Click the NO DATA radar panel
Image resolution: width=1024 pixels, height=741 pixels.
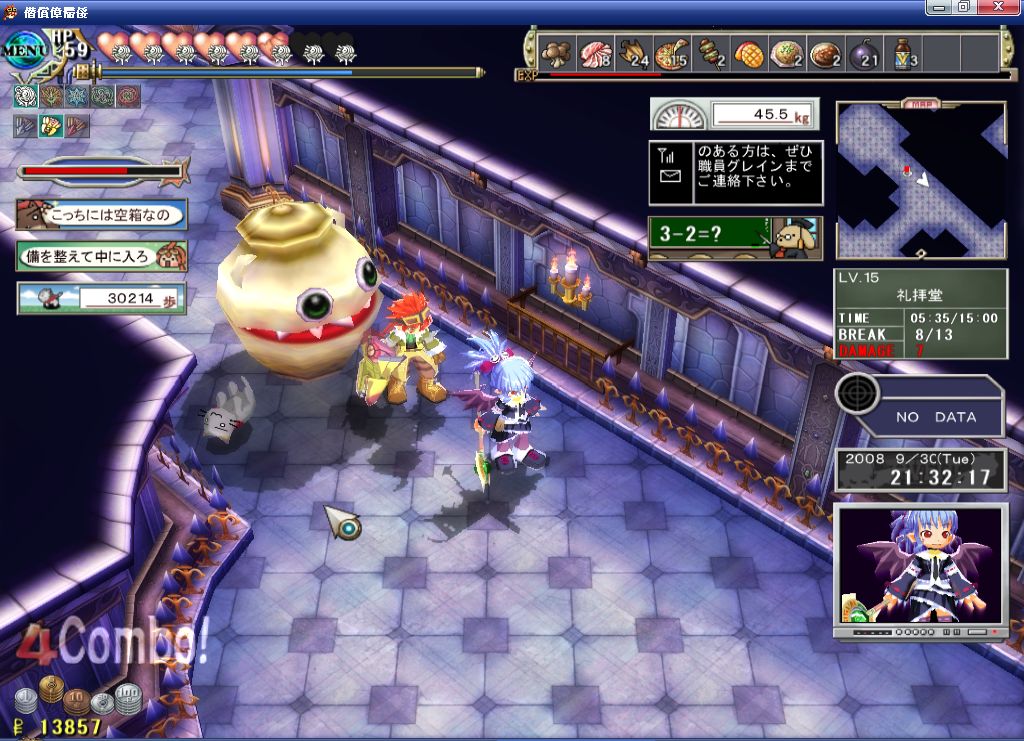(x=920, y=406)
